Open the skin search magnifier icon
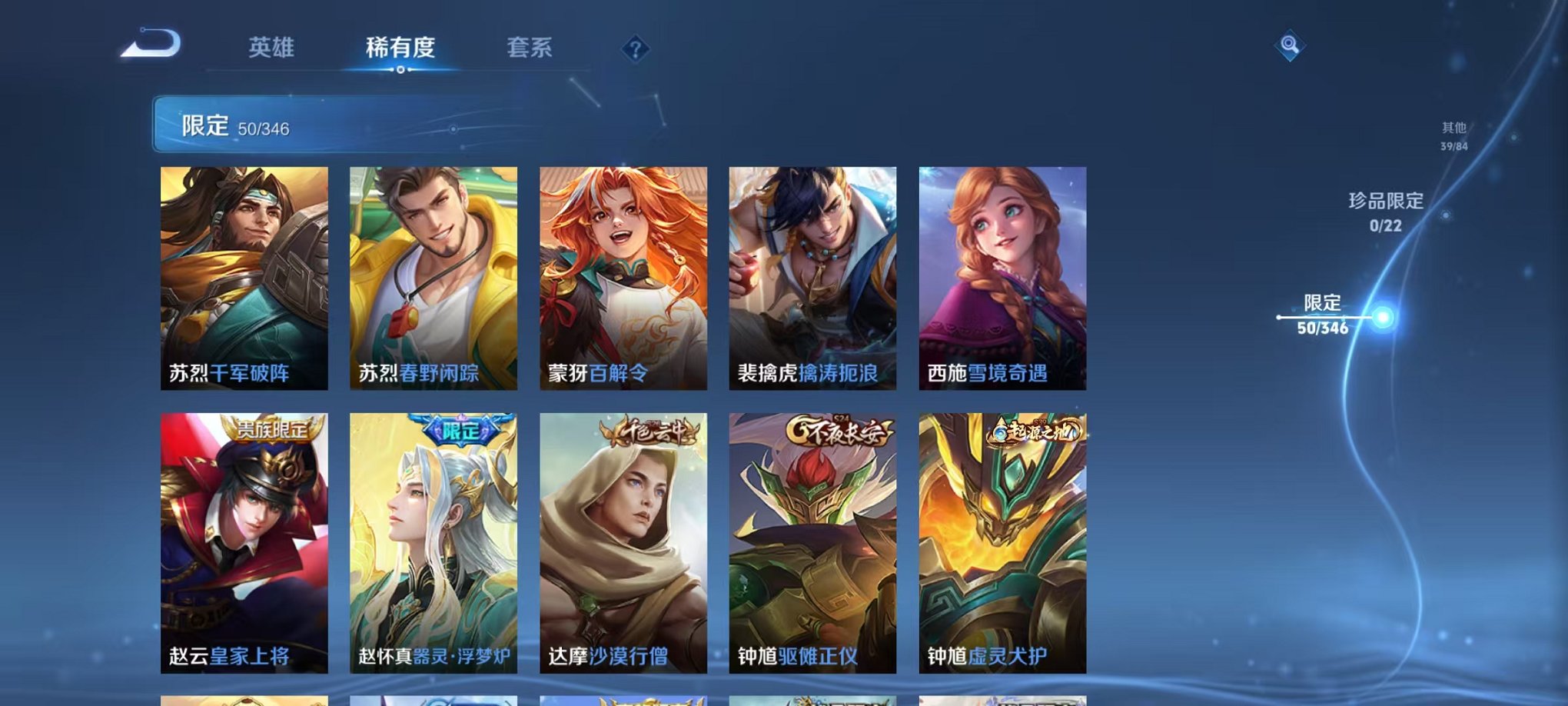Image resolution: width=1568 pixels, height=706 pixels. 1291,46
